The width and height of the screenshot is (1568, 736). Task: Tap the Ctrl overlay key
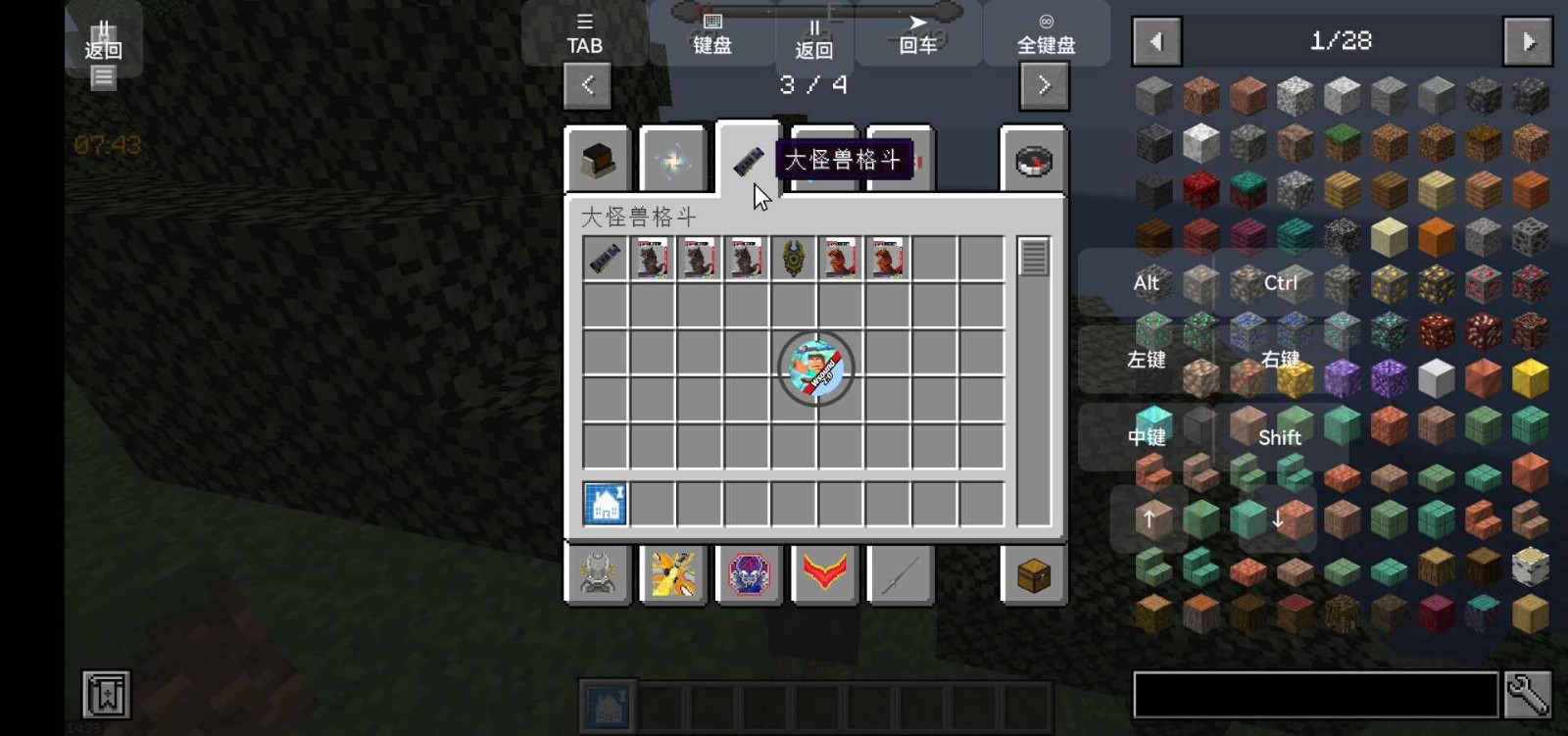click(1280, 283)
